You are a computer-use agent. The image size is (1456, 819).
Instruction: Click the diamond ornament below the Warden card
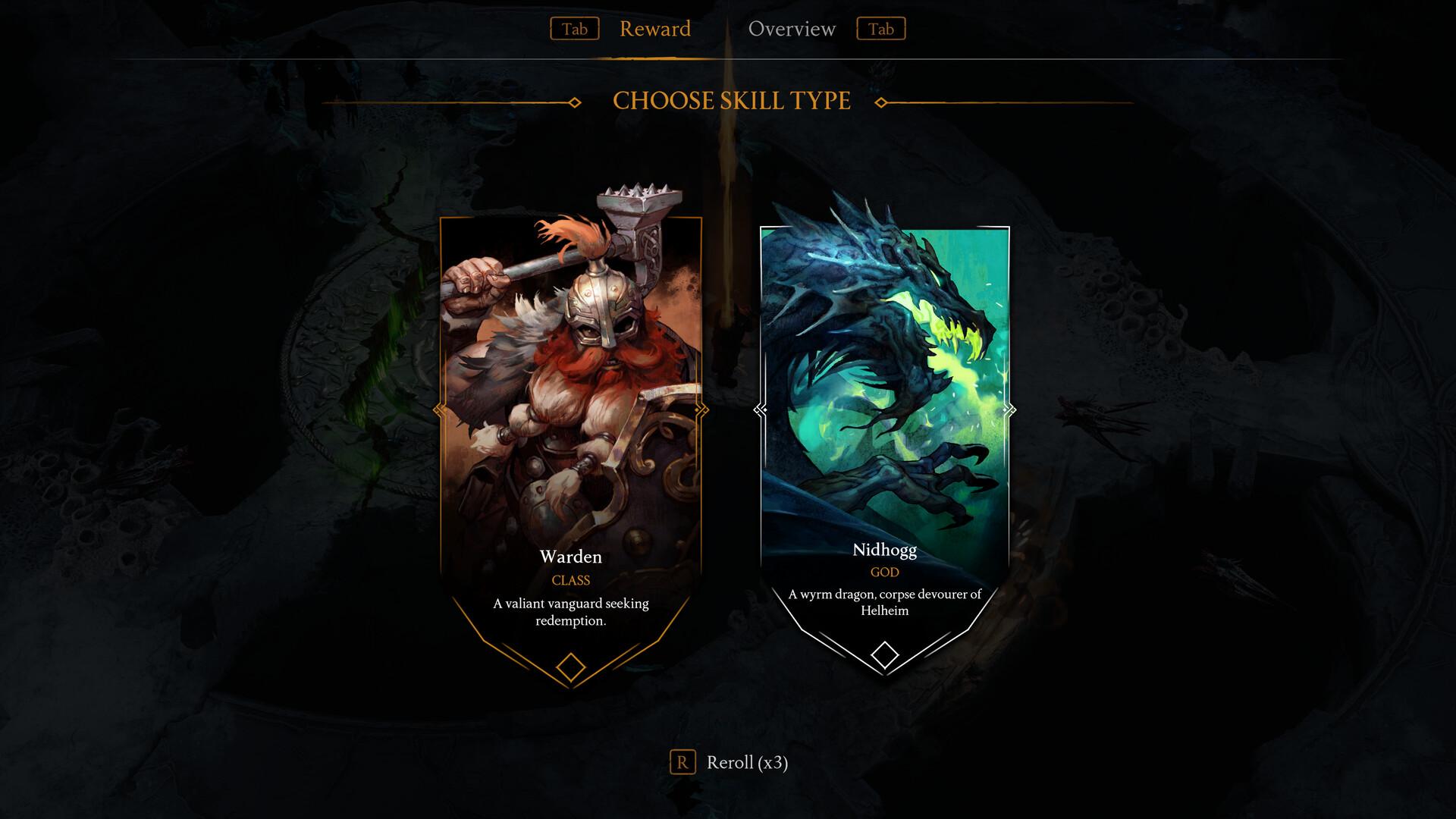[570, 666]
